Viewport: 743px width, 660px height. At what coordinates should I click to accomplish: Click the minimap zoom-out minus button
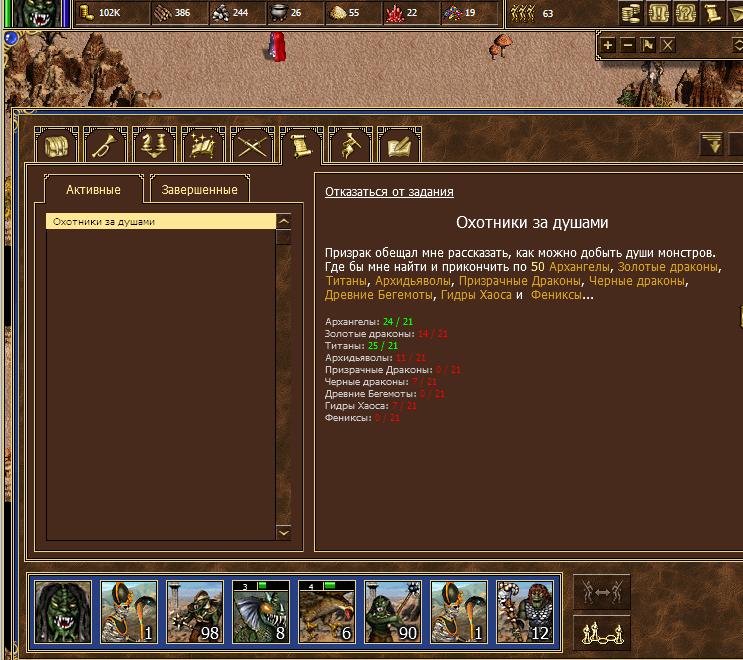(628, 45)
